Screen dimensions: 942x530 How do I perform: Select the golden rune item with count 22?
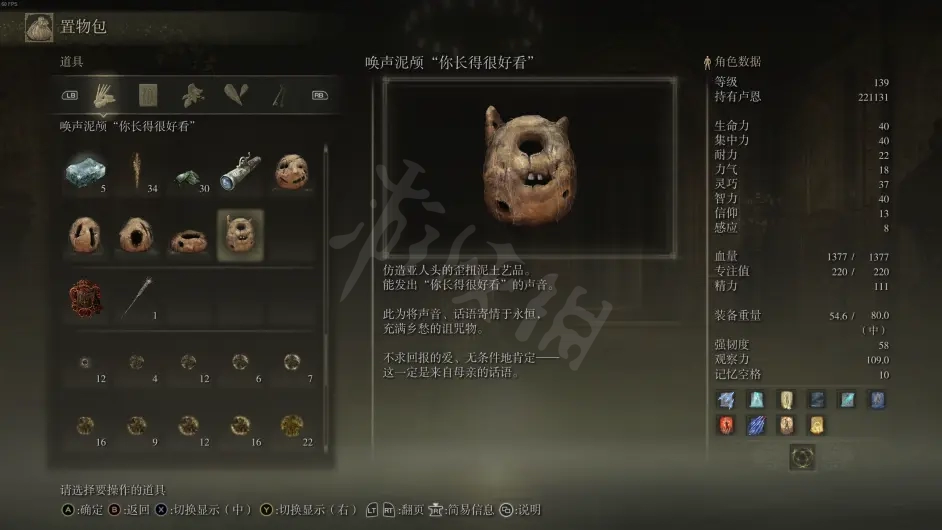(x=291, y=425)
